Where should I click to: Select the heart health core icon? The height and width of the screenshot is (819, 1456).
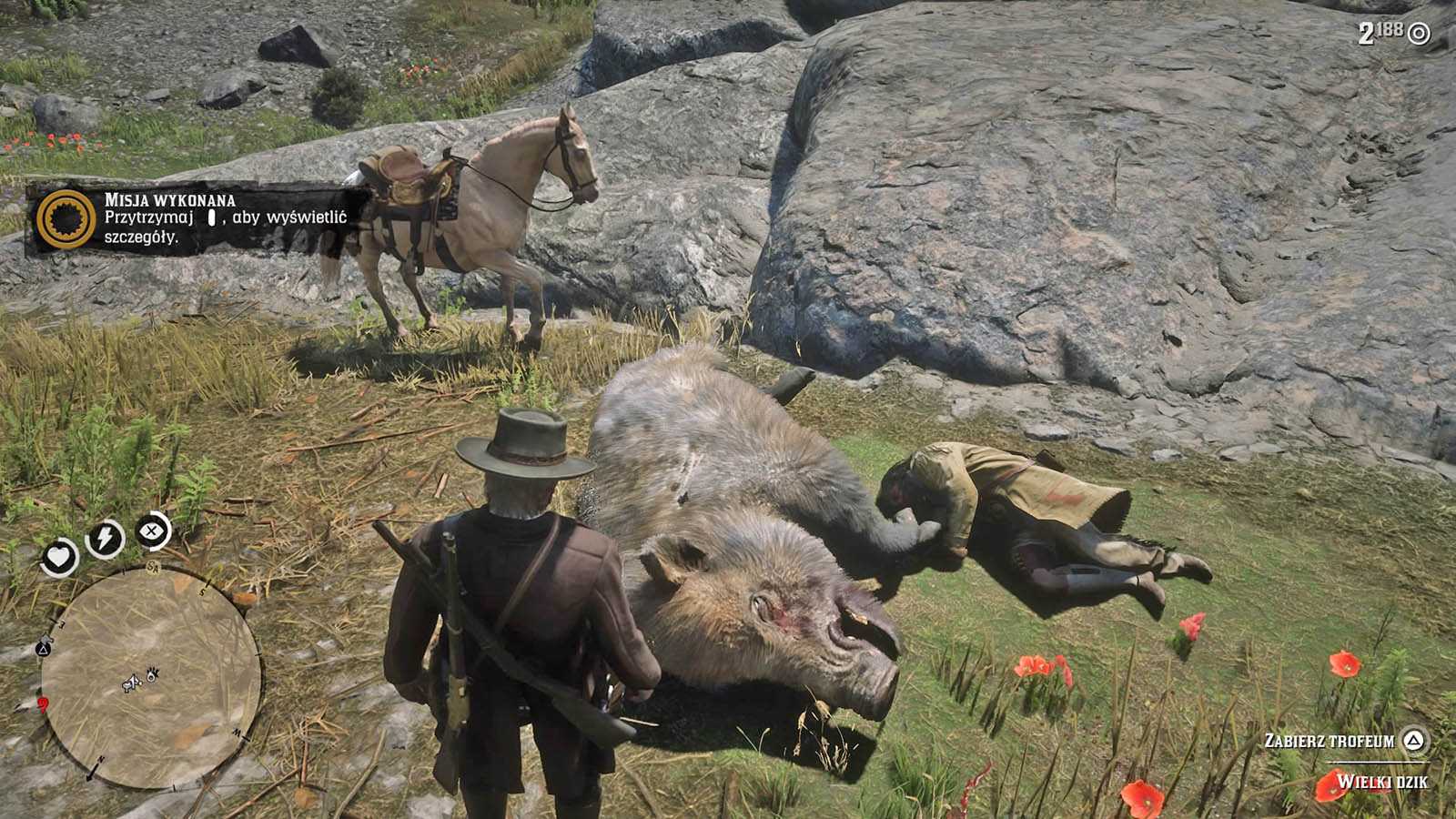[x=60, y=557]
